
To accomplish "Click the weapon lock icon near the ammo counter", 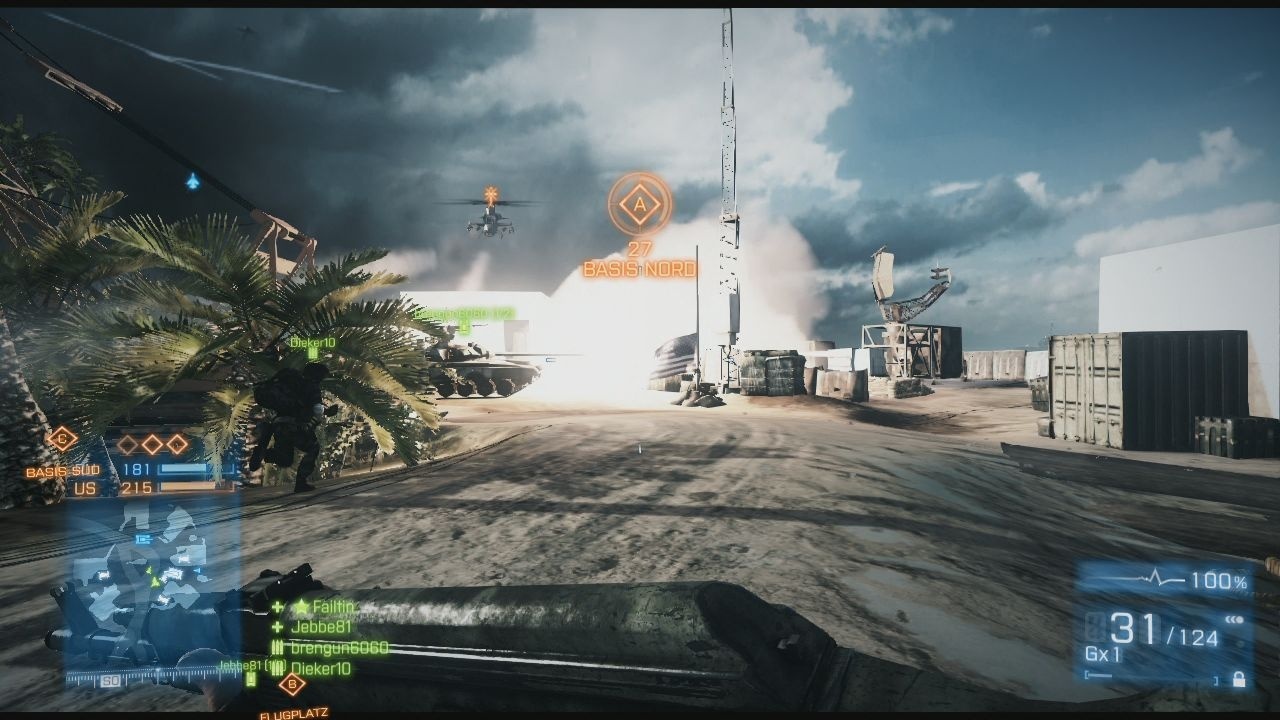I will point(1239,680).
